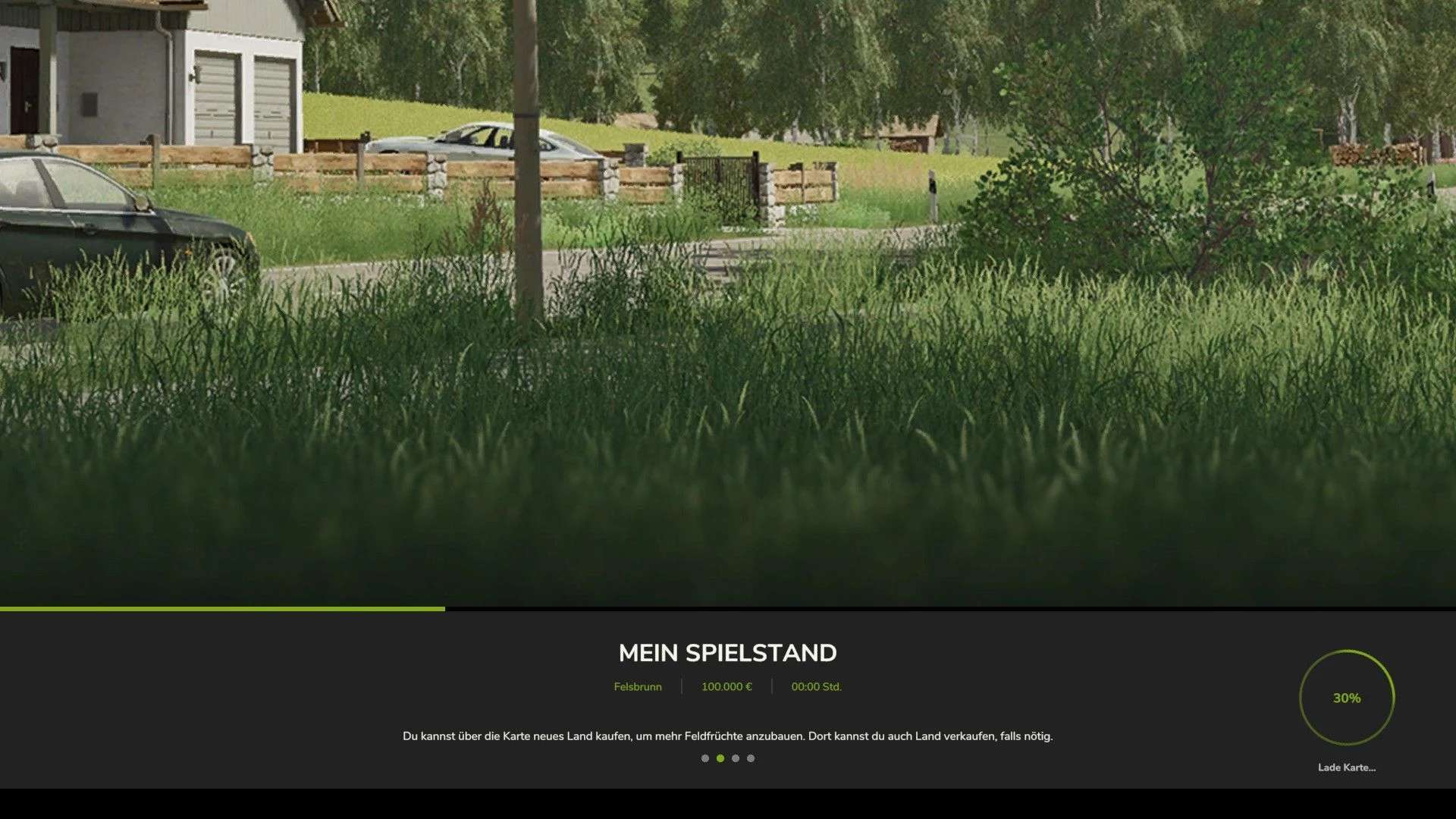Click the 100.000 € money display
1456x819 pixels.
point(726,686)
